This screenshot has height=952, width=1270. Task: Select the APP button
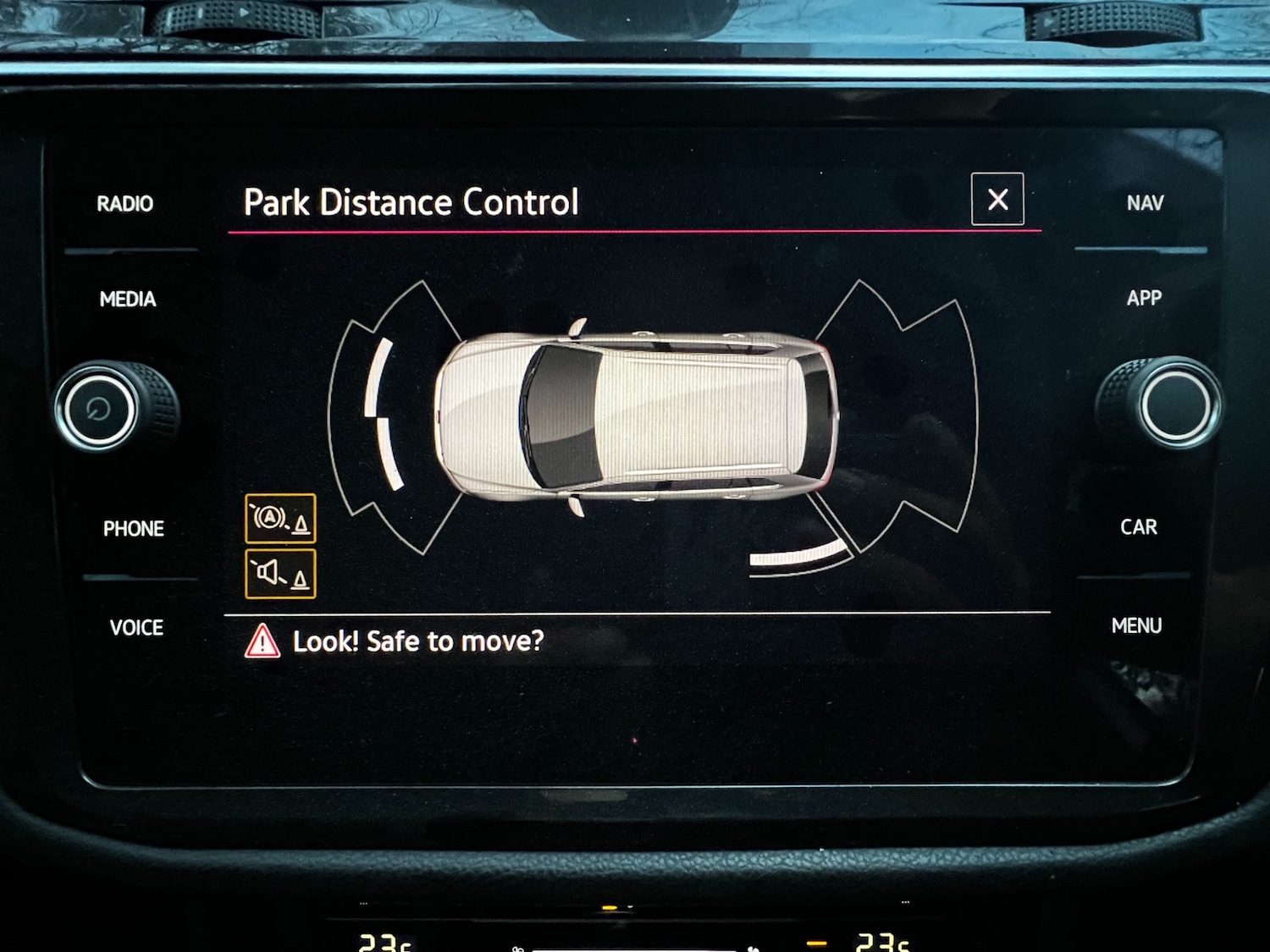tap(1144, 298)
